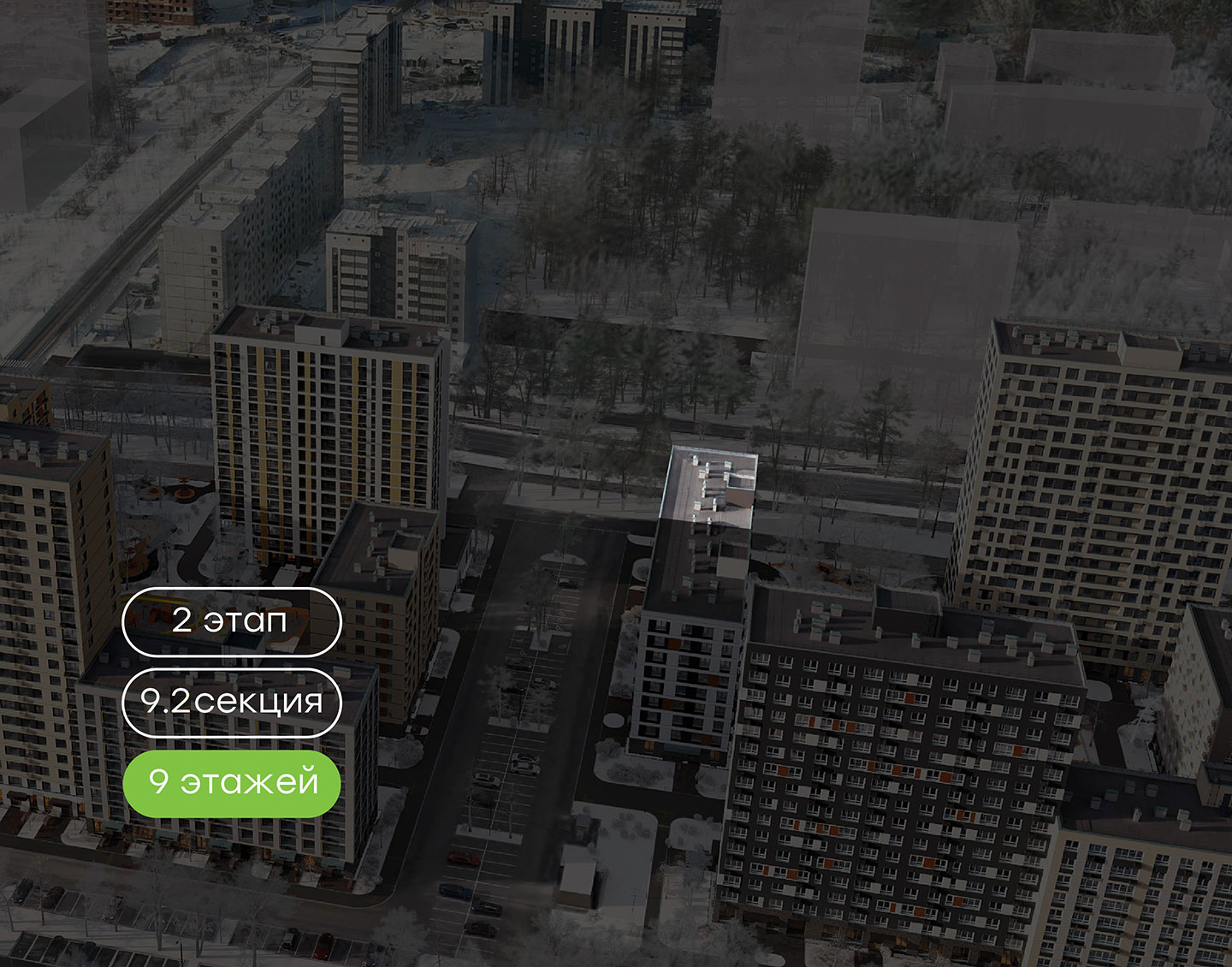Select the "2 этап" pill label
The height and width of the screenshot is (967, 1232).
[231, 621]
